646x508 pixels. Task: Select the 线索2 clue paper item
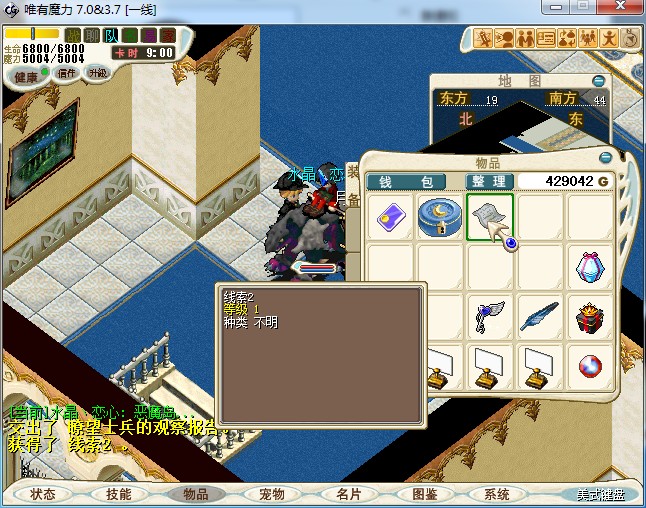click(x=490, y=217)
